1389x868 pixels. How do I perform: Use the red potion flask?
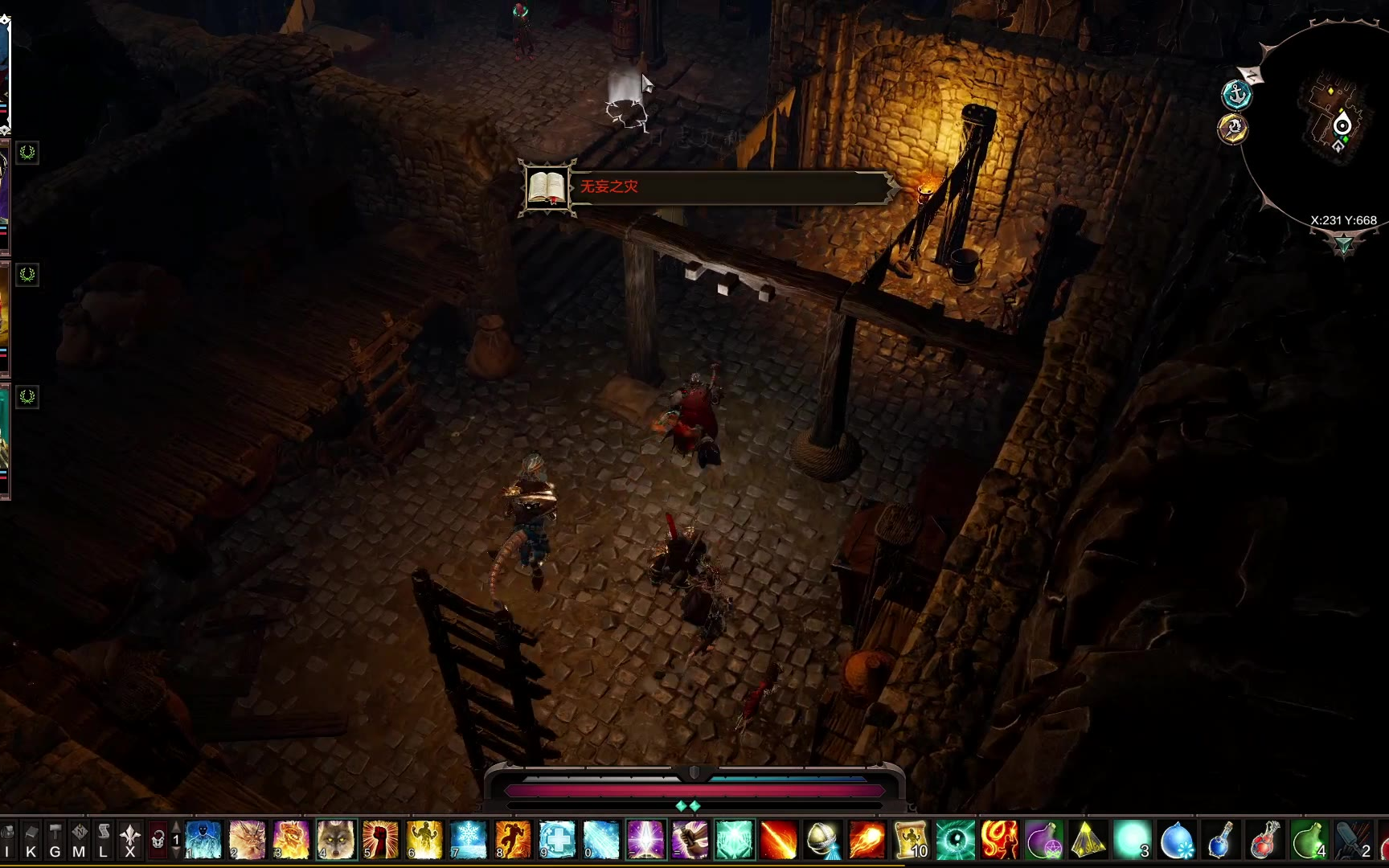[x=1265, y=840]
